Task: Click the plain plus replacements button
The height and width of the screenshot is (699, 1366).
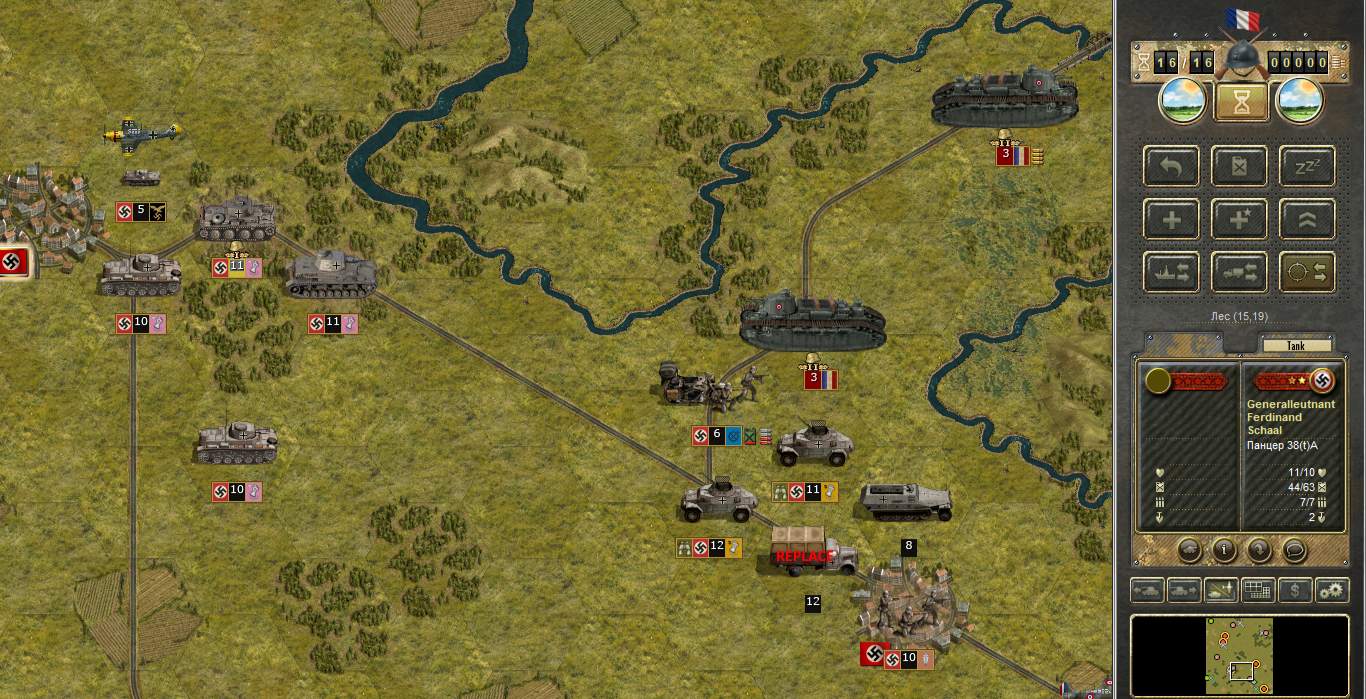Action: click(x=1172, y=219)
